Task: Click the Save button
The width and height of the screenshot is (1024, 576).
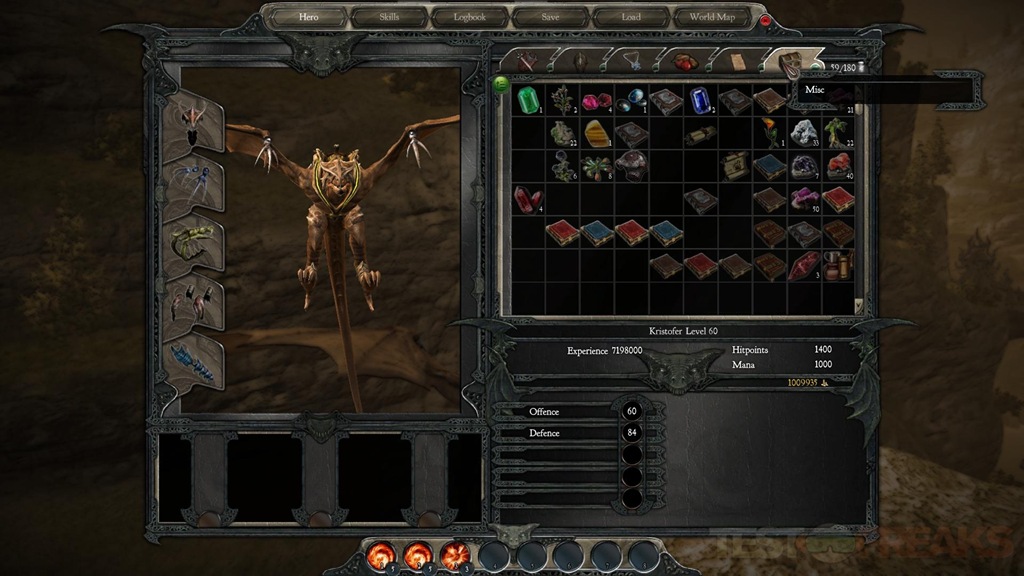Action: pyautogui.click(x=550, y=17)
